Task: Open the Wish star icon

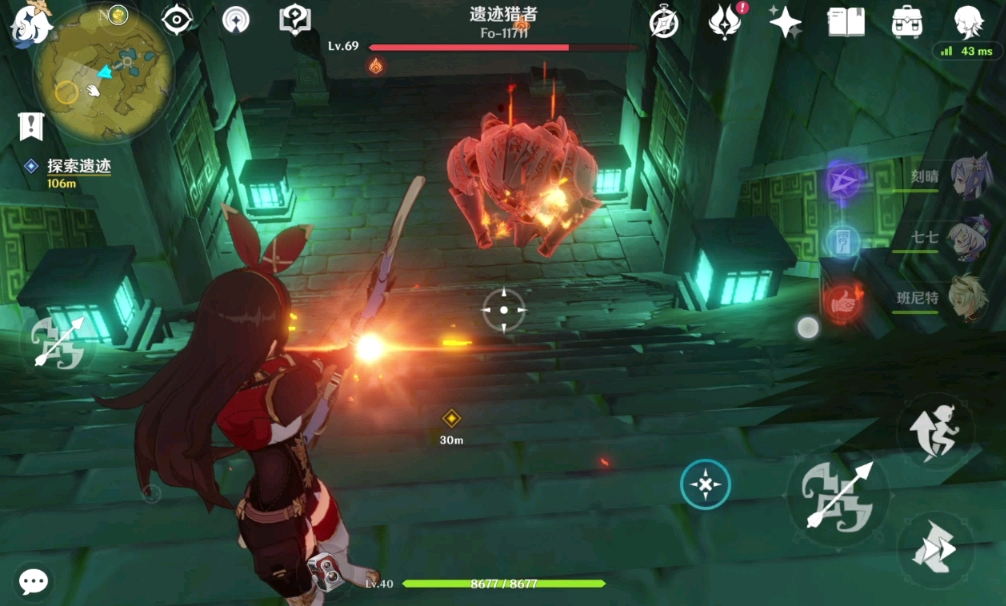Action: [785, 22]
